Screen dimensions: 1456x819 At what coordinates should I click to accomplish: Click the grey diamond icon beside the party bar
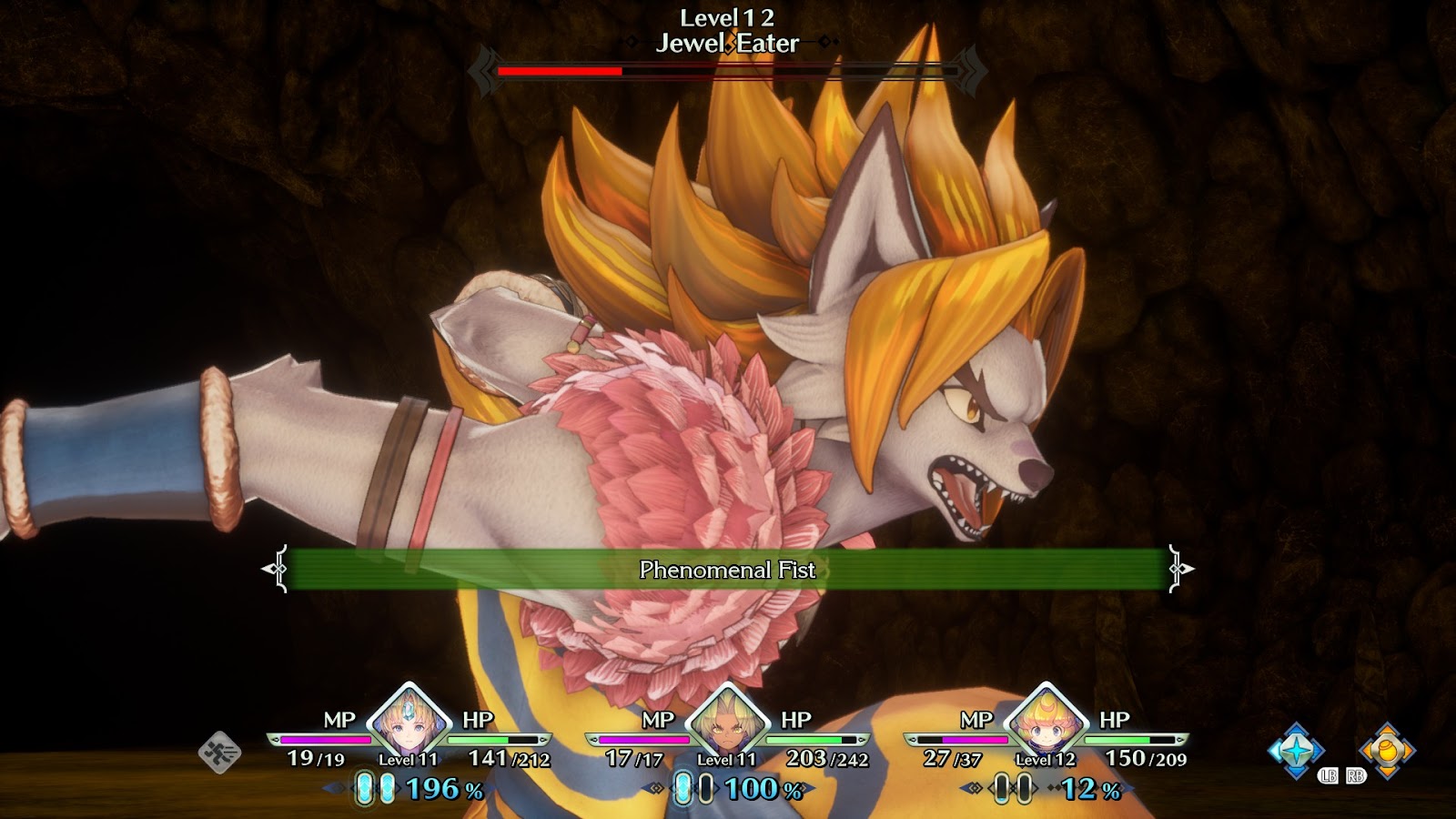pos(219,753)
